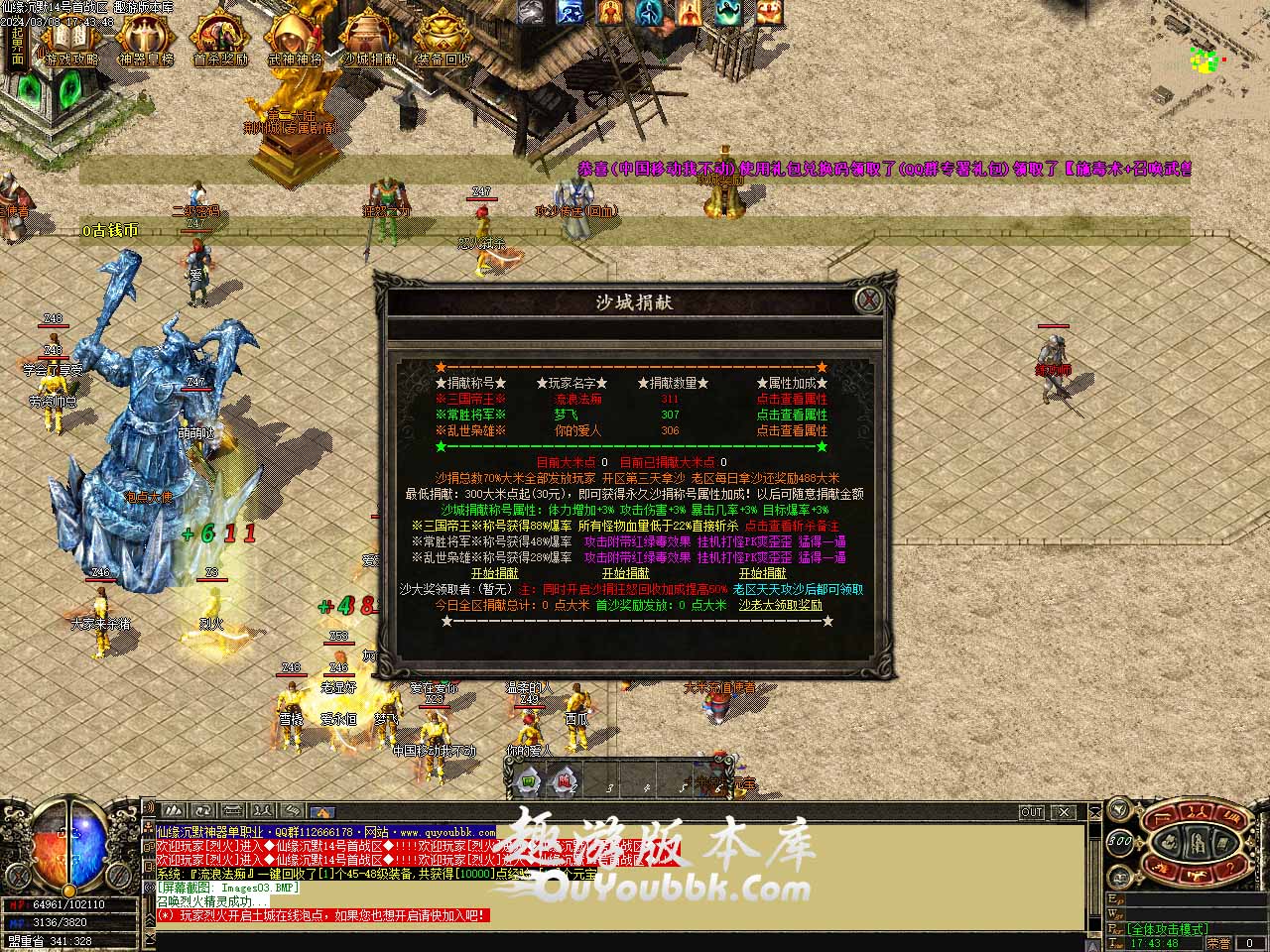View attributes for the 常胜将军 title row
The image size is (1270, 952).
[x=792, y=415]
